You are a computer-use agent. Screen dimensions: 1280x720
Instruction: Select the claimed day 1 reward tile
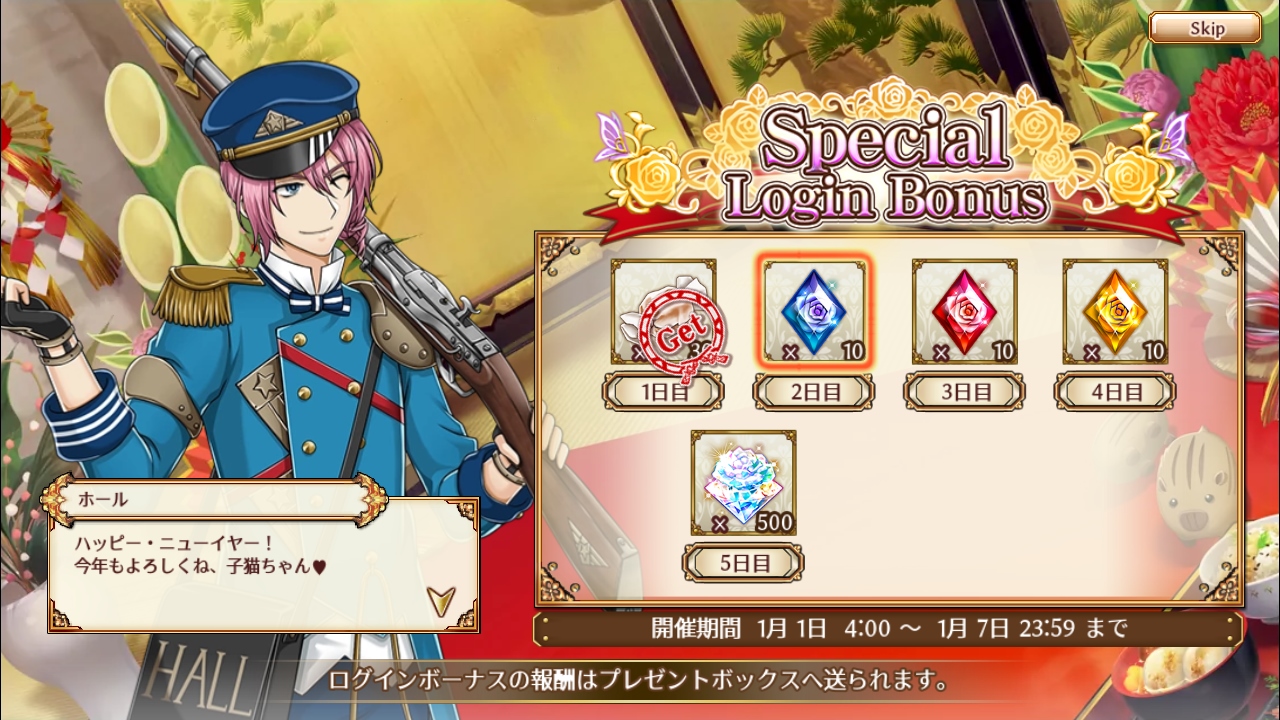pos(663,312)
